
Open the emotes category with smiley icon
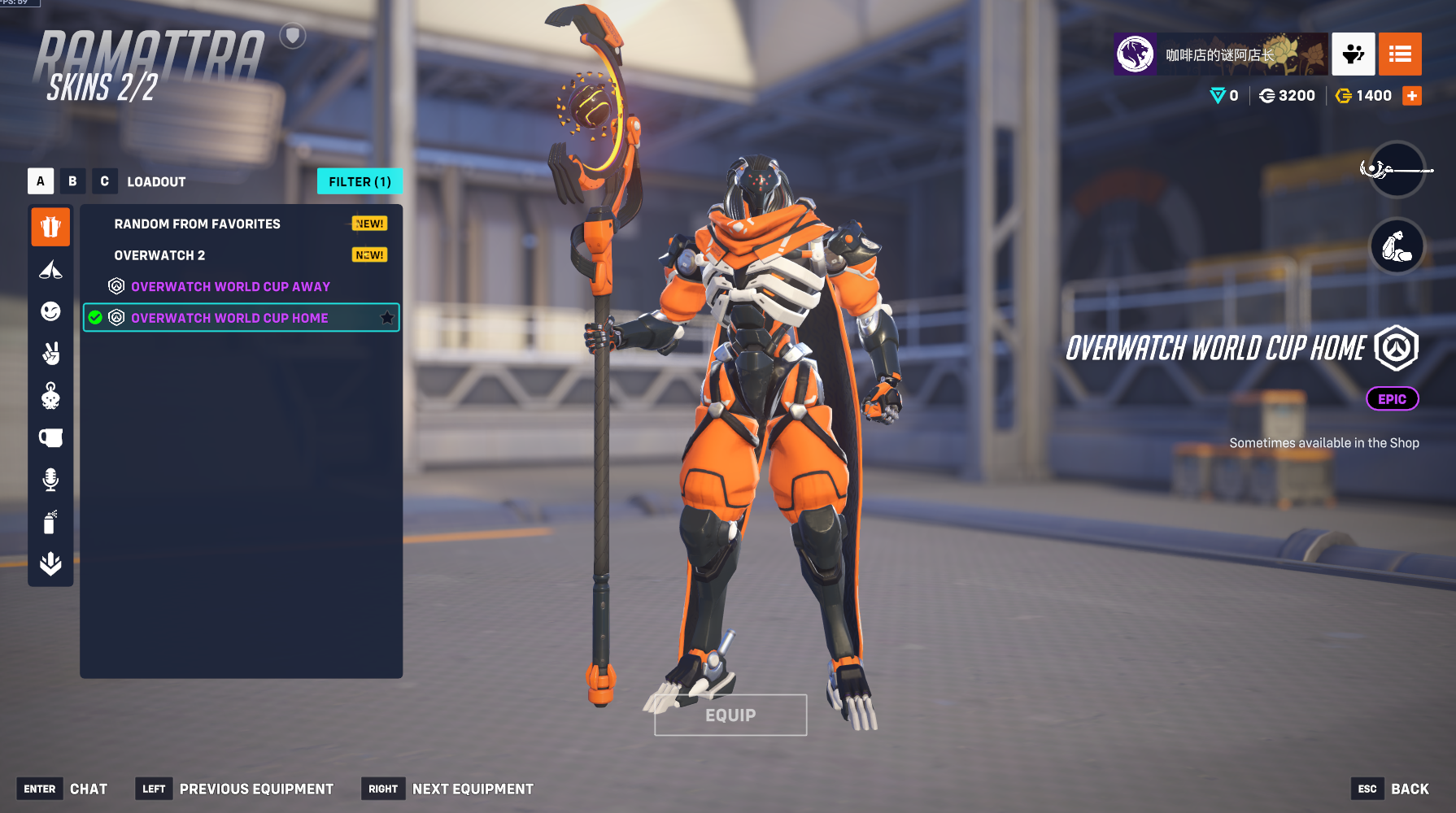click(50, 311)
